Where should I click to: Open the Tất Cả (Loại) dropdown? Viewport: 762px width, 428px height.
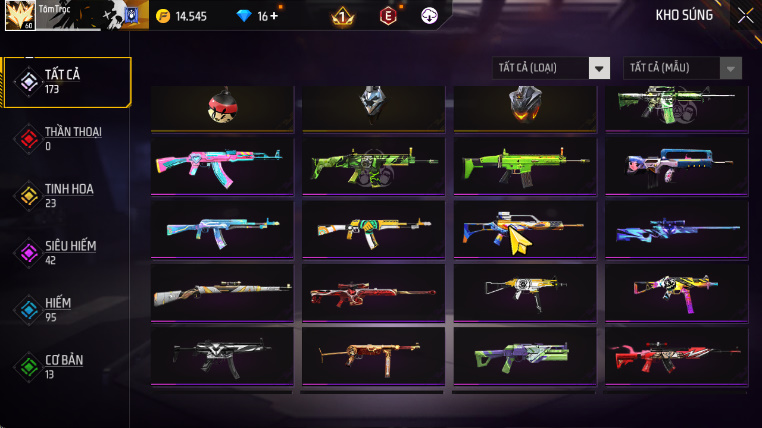pos(552,68)
